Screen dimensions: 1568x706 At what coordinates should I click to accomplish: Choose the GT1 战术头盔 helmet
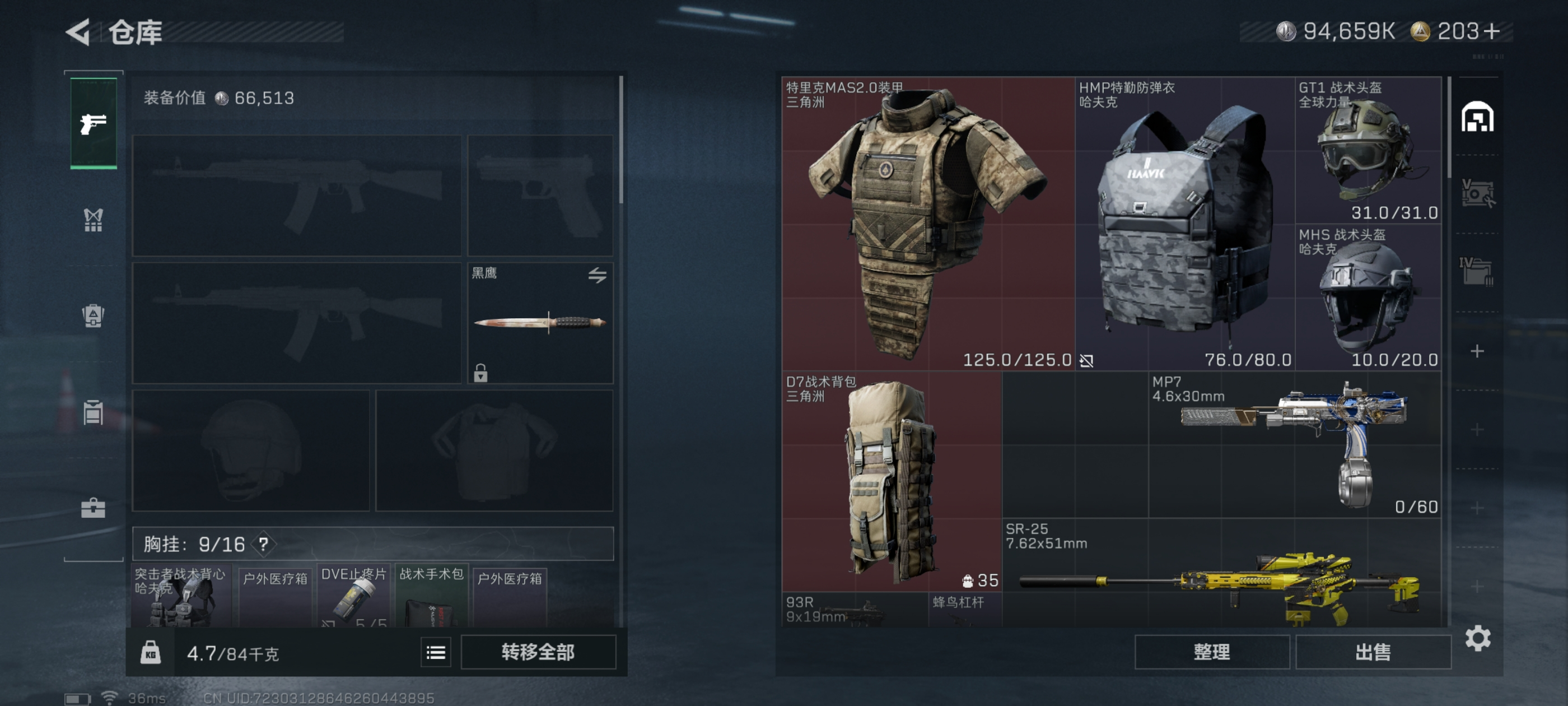[x=1368, y=150]
